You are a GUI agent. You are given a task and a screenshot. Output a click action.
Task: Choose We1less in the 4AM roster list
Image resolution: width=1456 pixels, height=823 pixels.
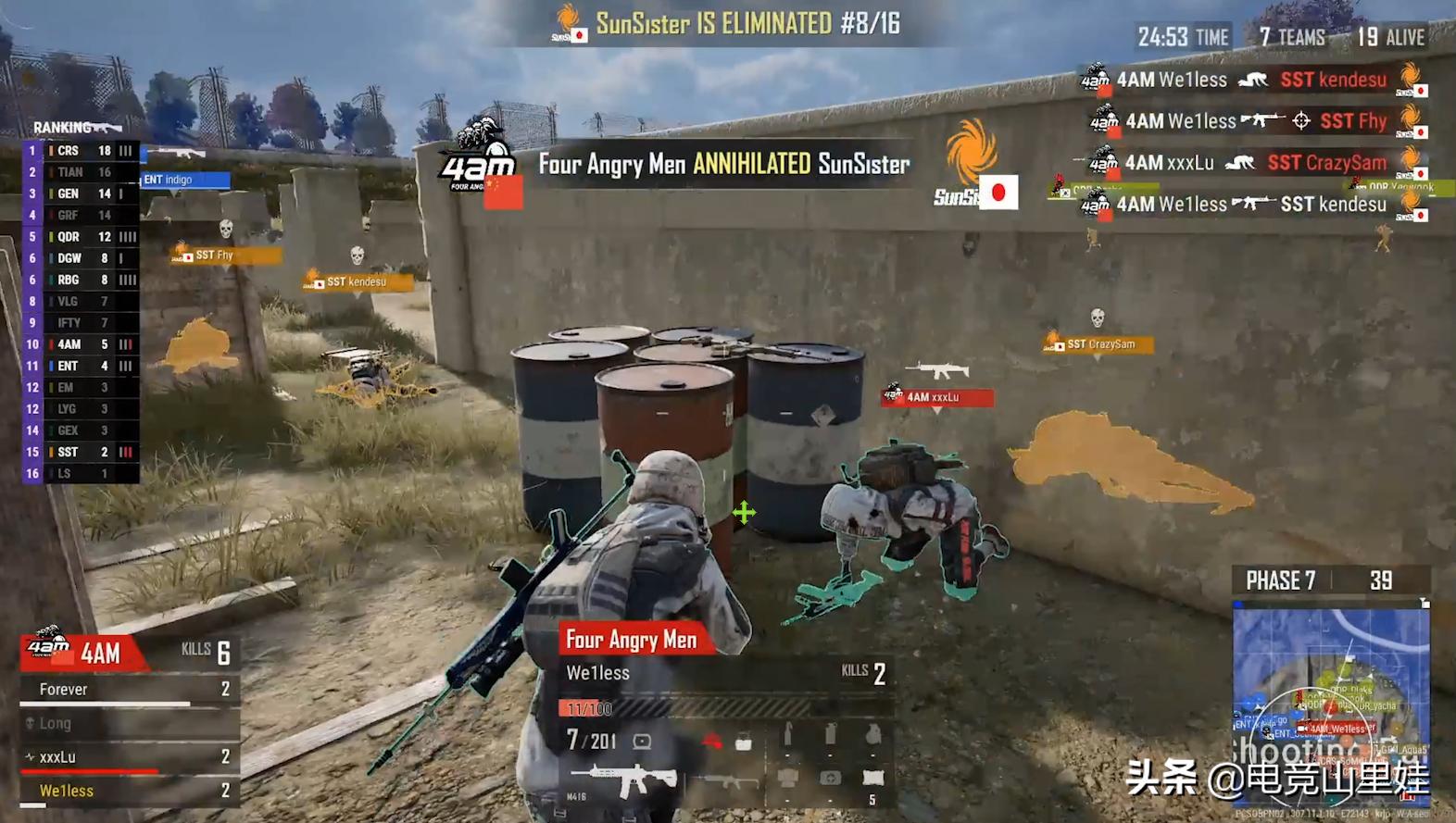pos(130,792)
